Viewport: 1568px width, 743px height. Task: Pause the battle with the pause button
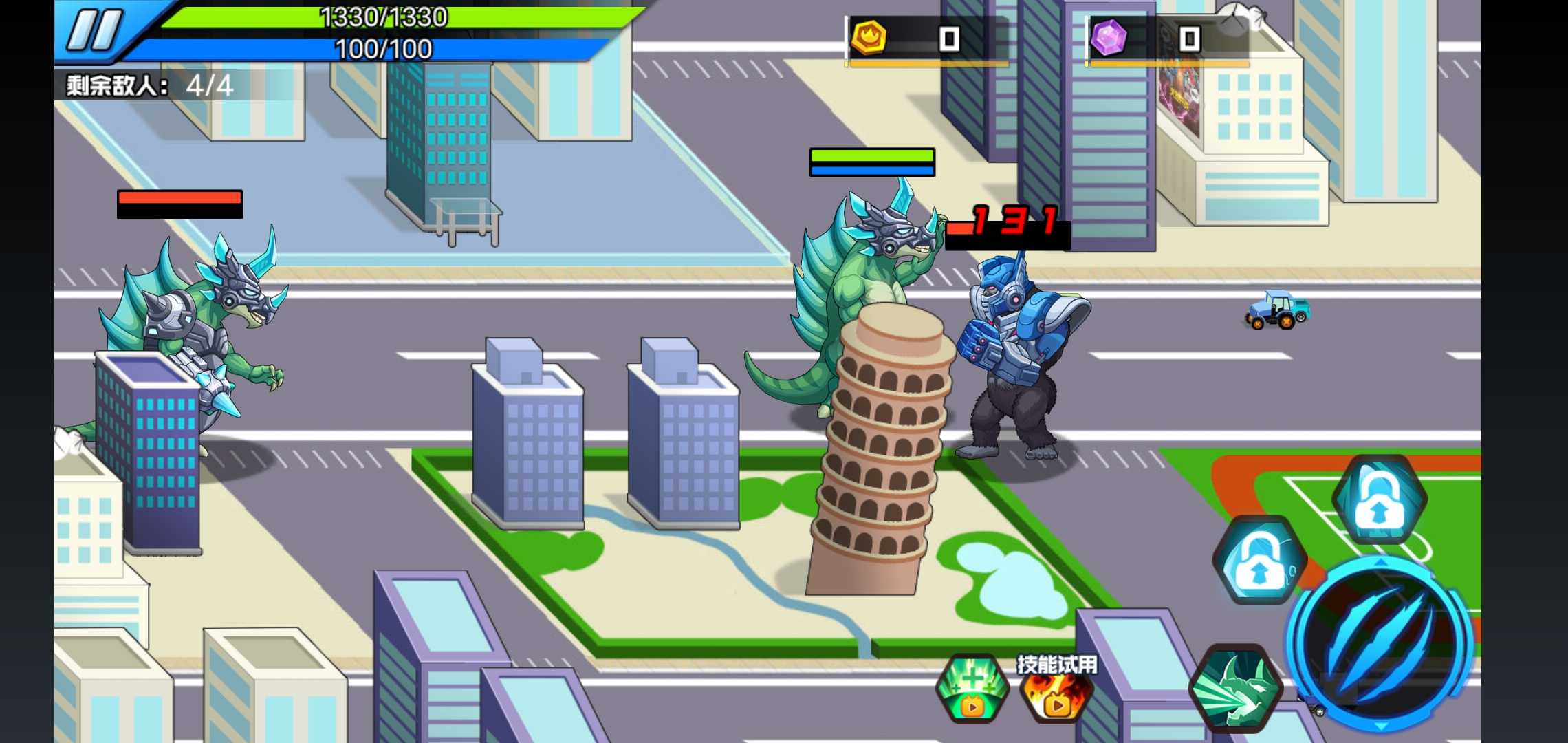point(94,30)
